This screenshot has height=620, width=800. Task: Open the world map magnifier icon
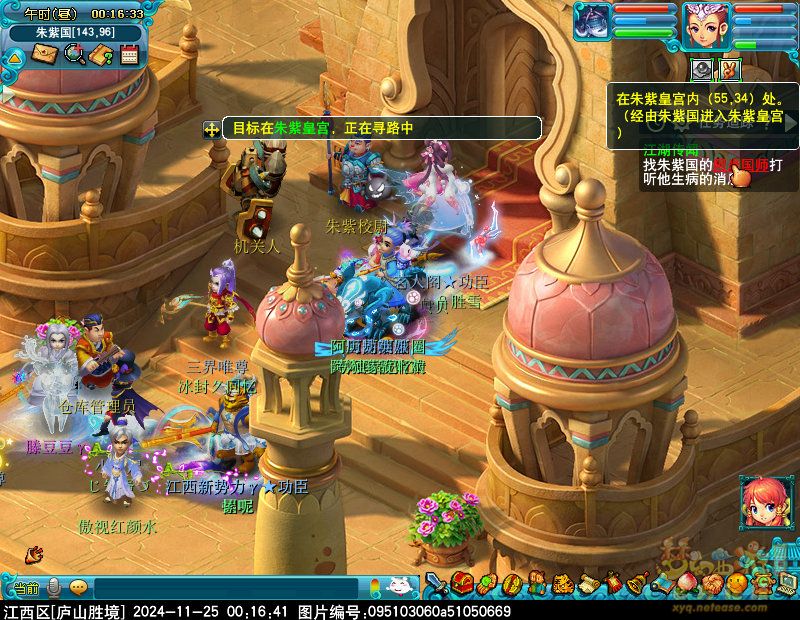[73, 54]
